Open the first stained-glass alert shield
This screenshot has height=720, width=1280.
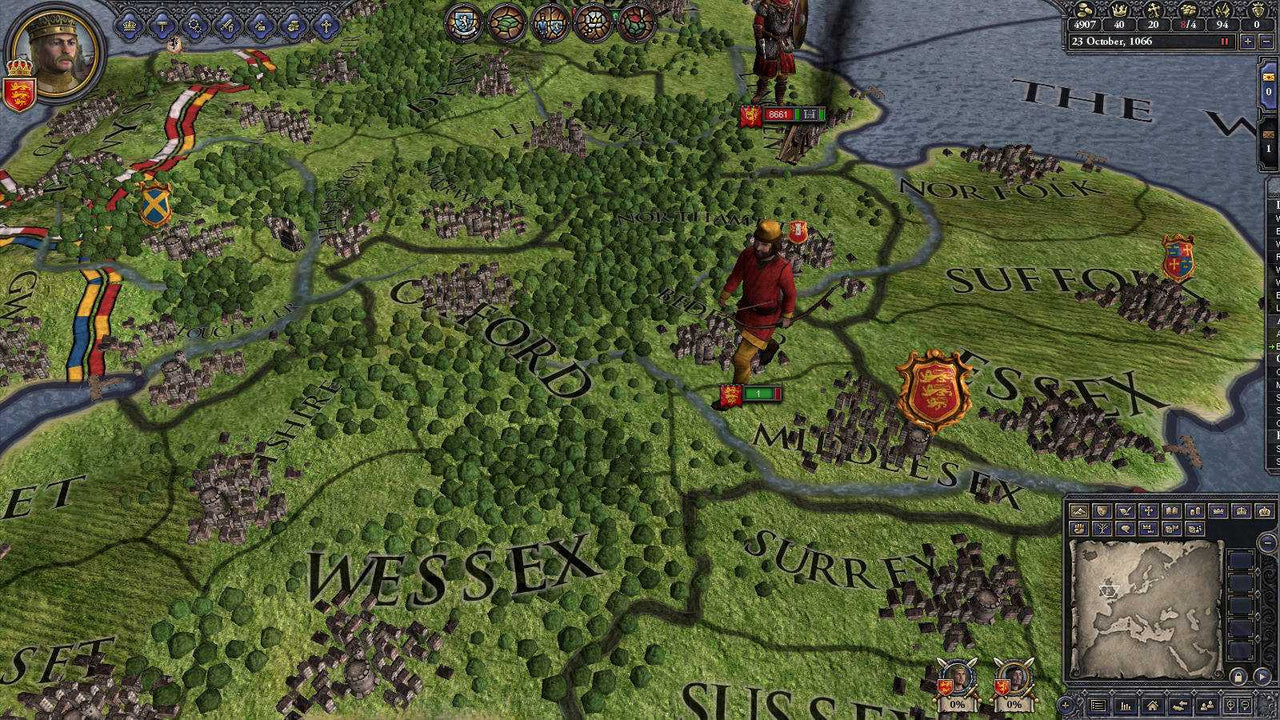tap(466, 24)
